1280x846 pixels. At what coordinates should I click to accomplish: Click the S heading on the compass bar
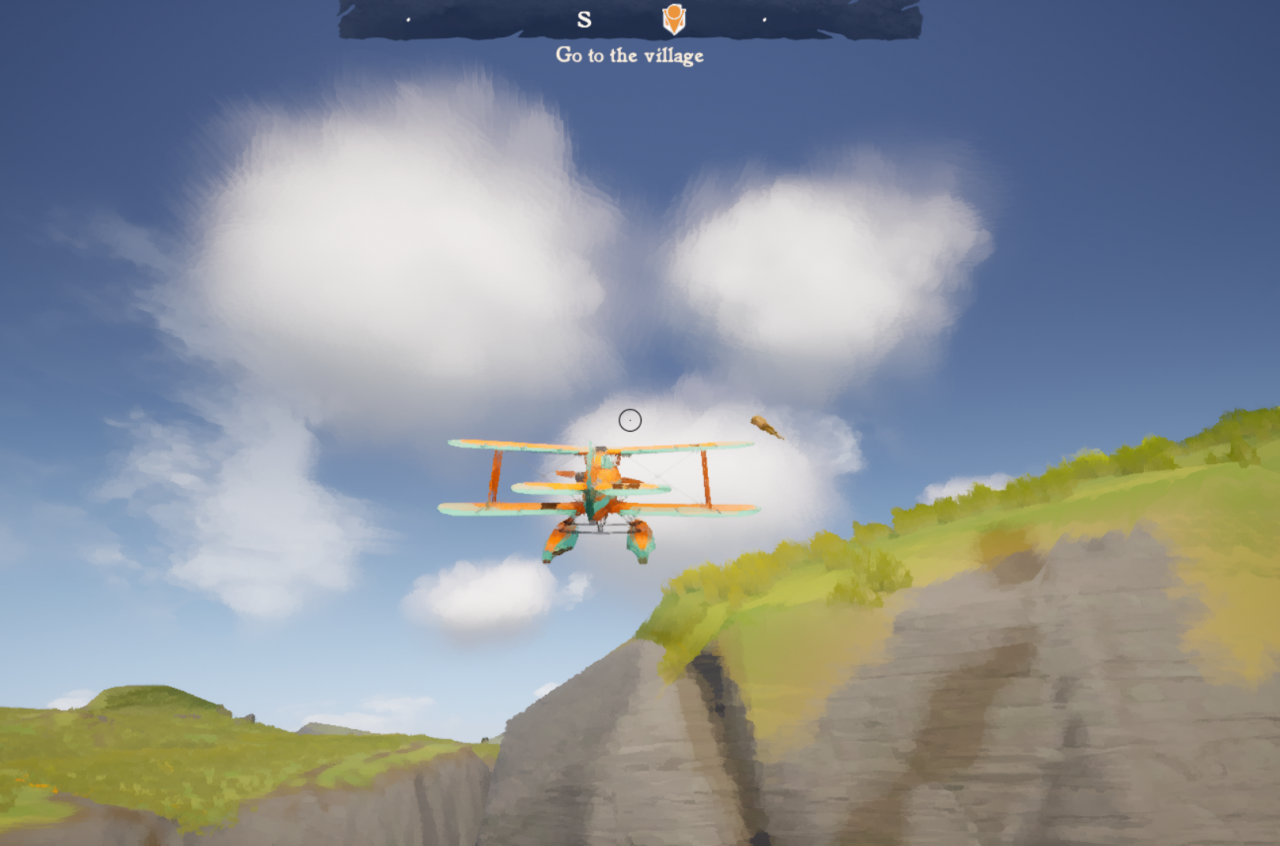(x=584, y=18)
